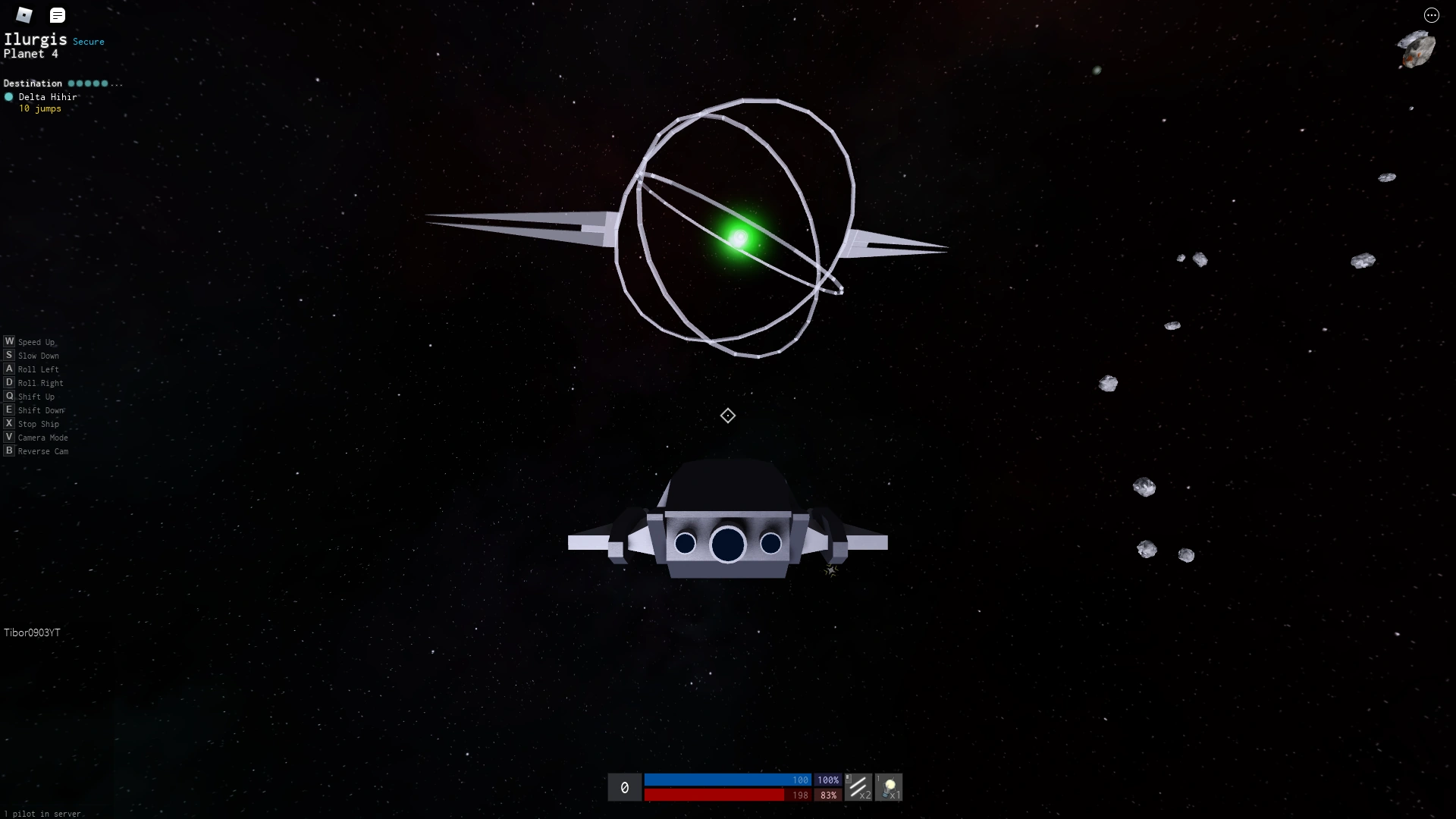Click the Secure system status label
Viewport: 1456px width, 819px height.
89,42
